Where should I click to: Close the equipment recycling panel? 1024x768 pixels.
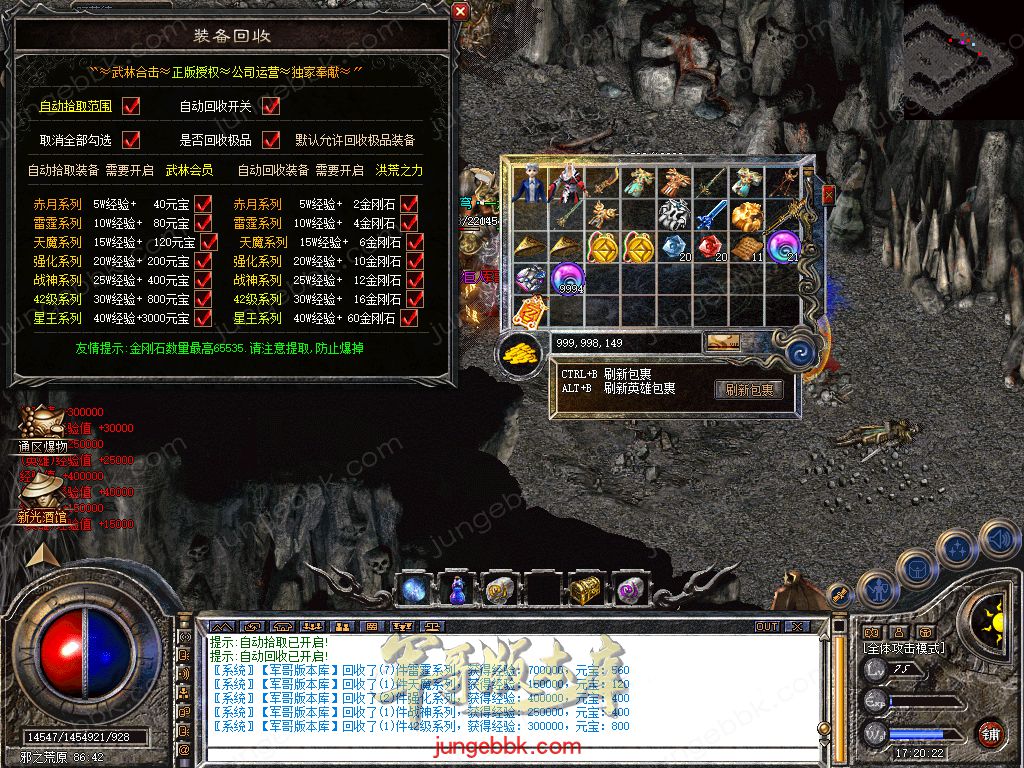(460, 11)
